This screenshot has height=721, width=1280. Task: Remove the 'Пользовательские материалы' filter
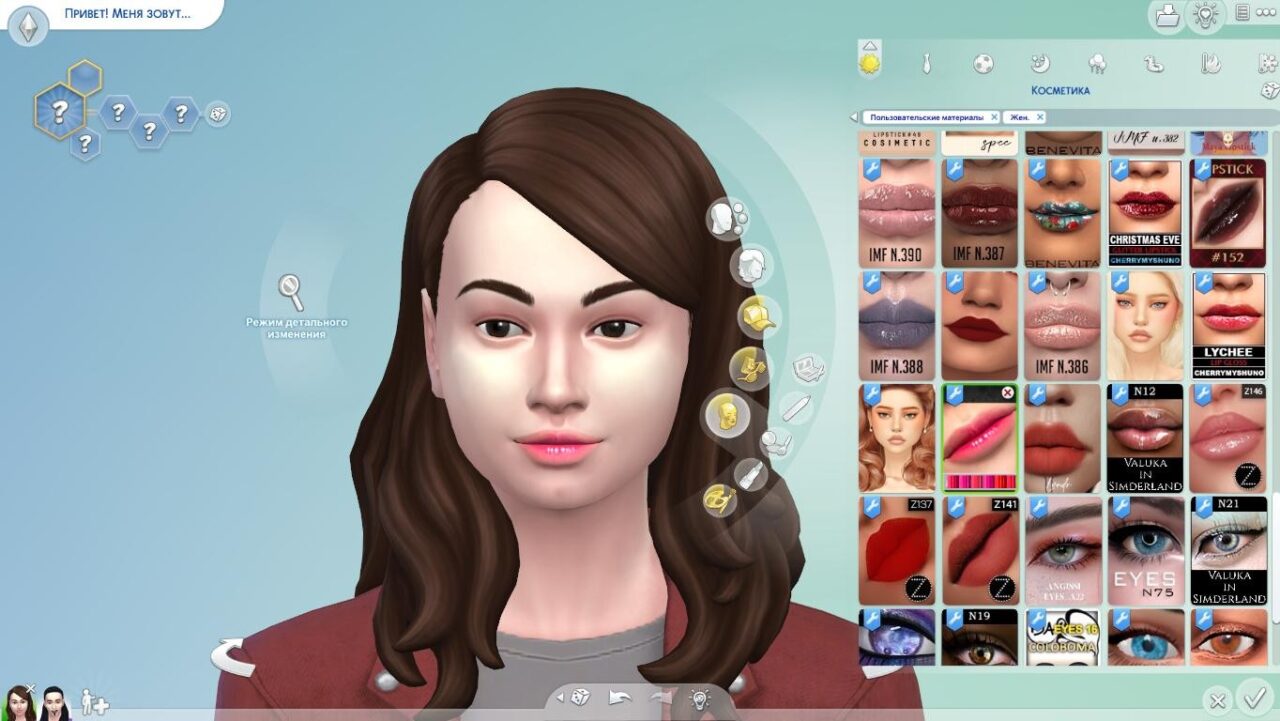pyautogui.click(x=994, y=117)
